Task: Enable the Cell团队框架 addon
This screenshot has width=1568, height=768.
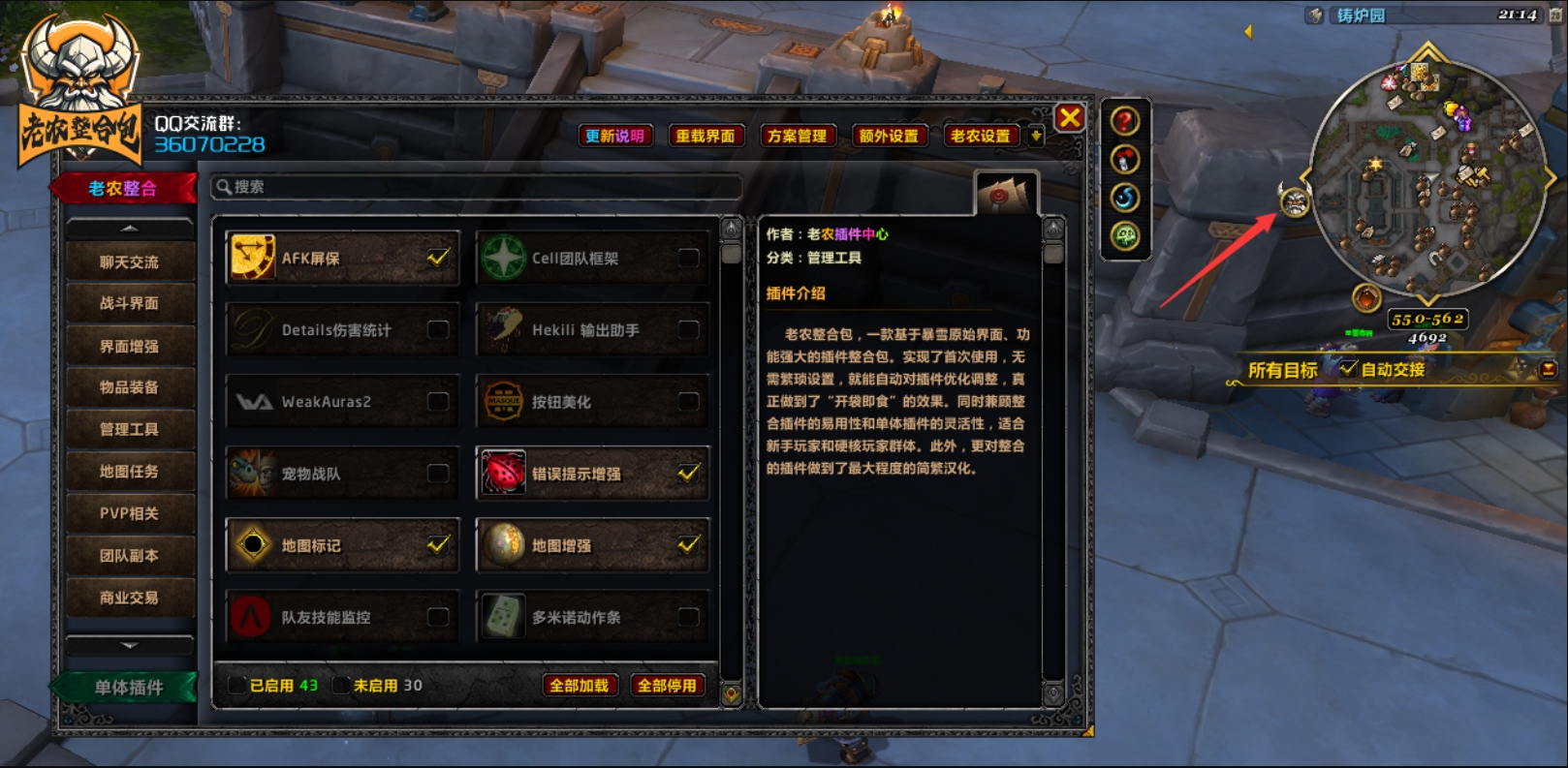Action: [688, 258]
